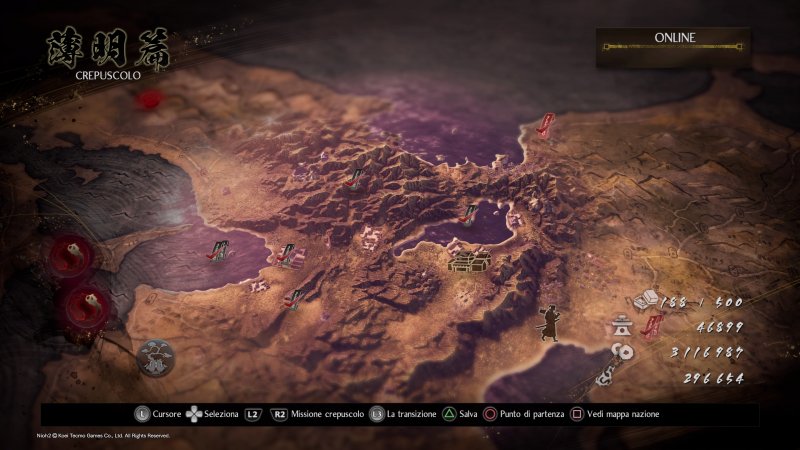The image size is (800, 450).
Task: Select the mission marker beside the inland lake
Action: pyautogui.click(x=468, y=211)
